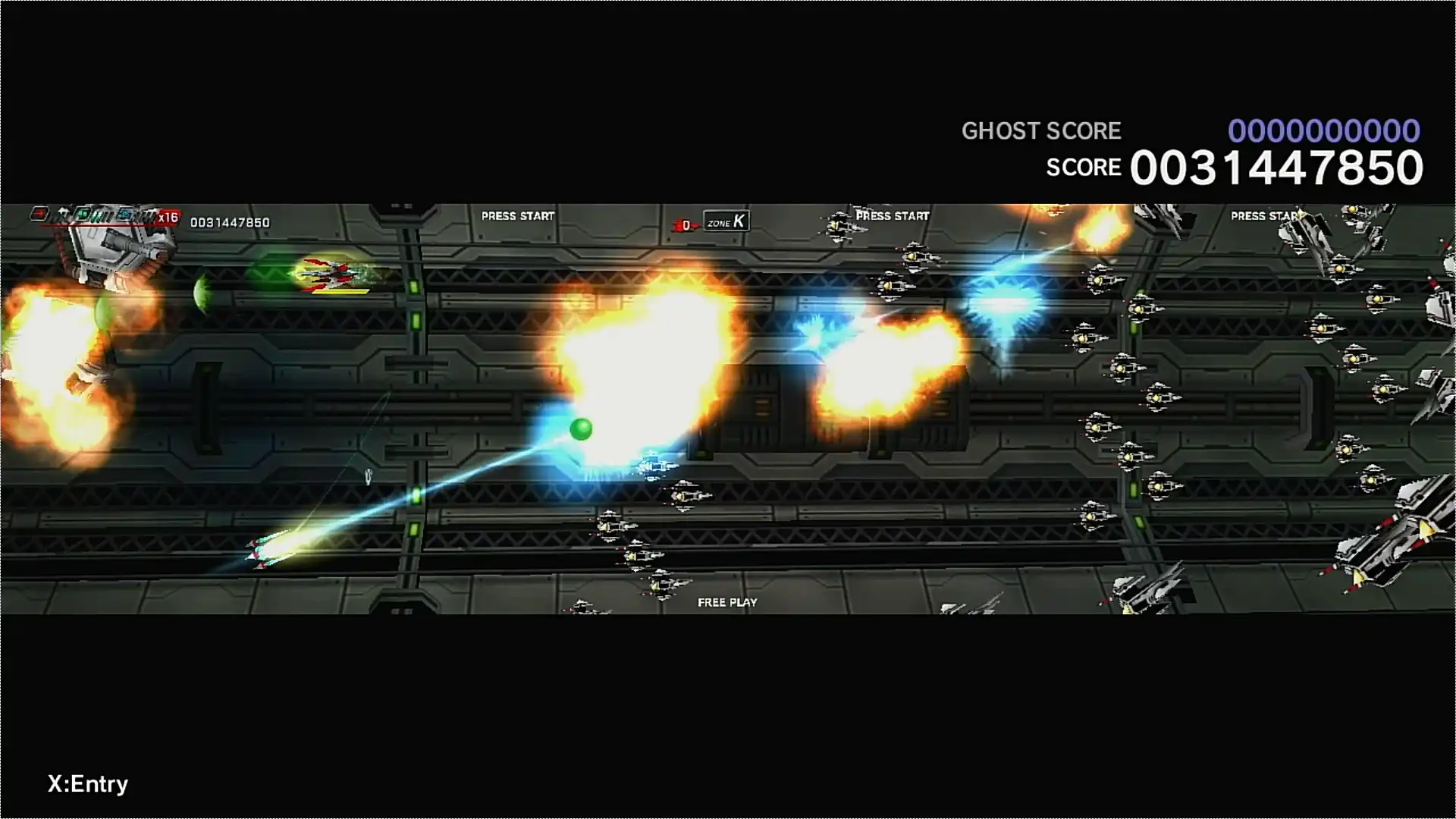The image size is (1456, 819).
Task: Select the weapon power gauge icons
Action: 93,216
